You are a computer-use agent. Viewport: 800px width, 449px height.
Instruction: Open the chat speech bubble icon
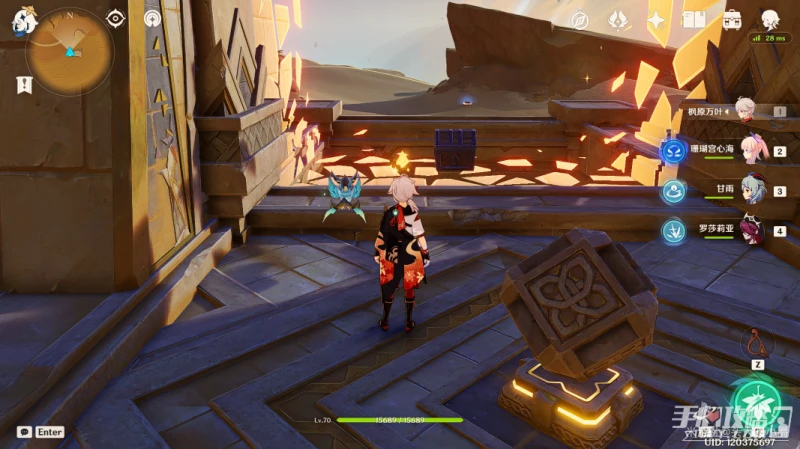pos(24,432)
